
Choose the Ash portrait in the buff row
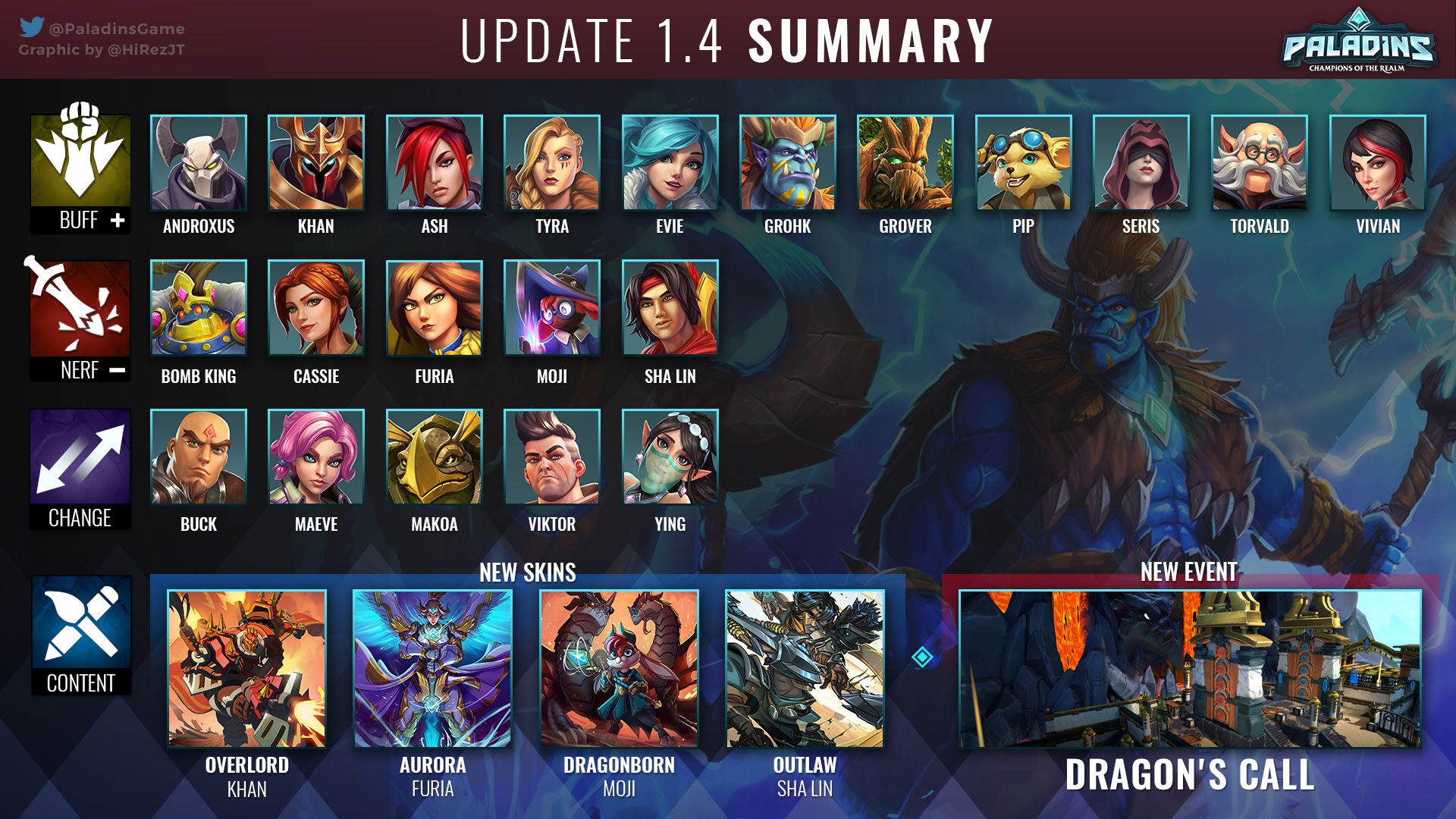[x=434, y=162]
